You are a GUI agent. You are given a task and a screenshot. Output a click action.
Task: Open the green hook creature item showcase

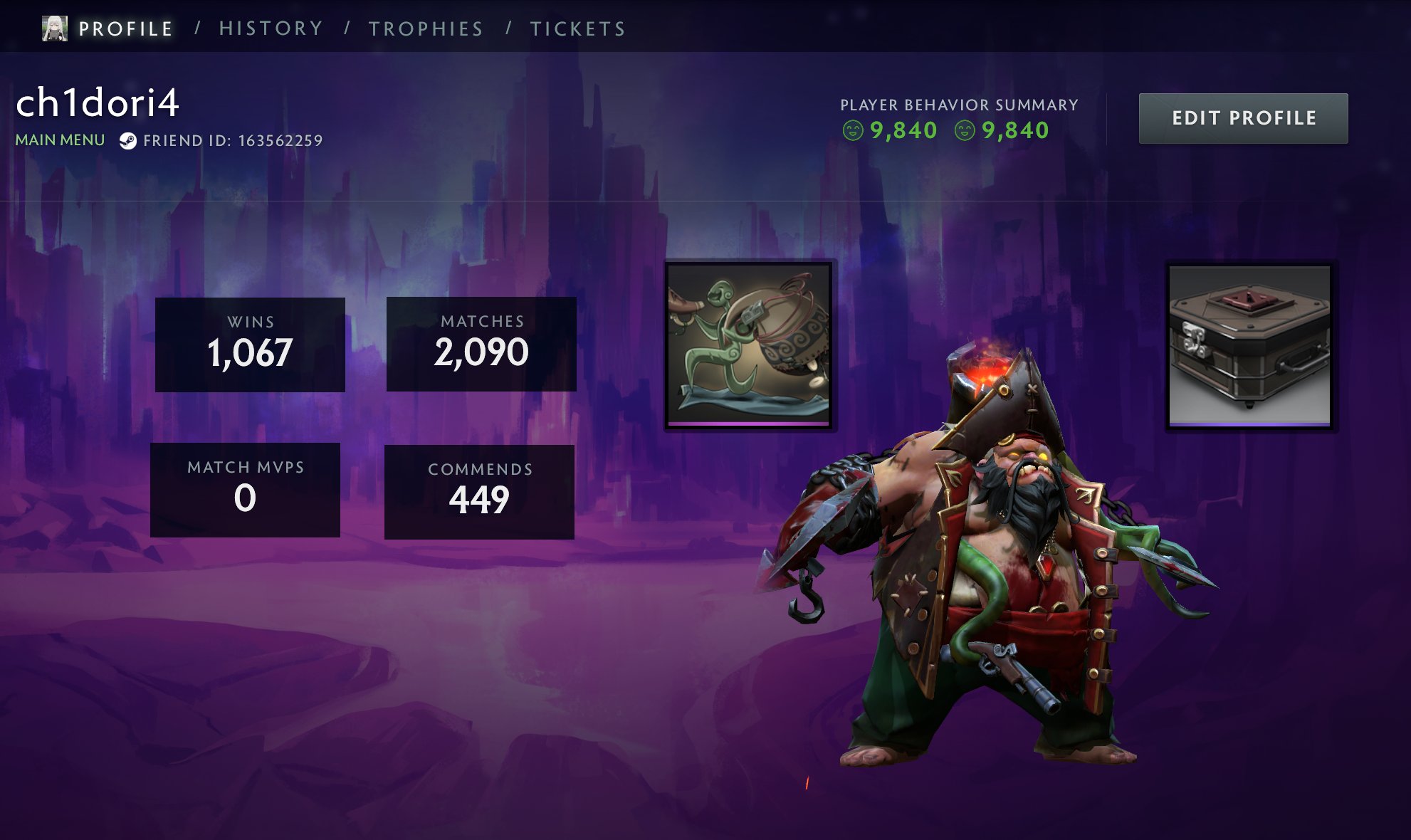pyautogui.click(x=749, y=345)
